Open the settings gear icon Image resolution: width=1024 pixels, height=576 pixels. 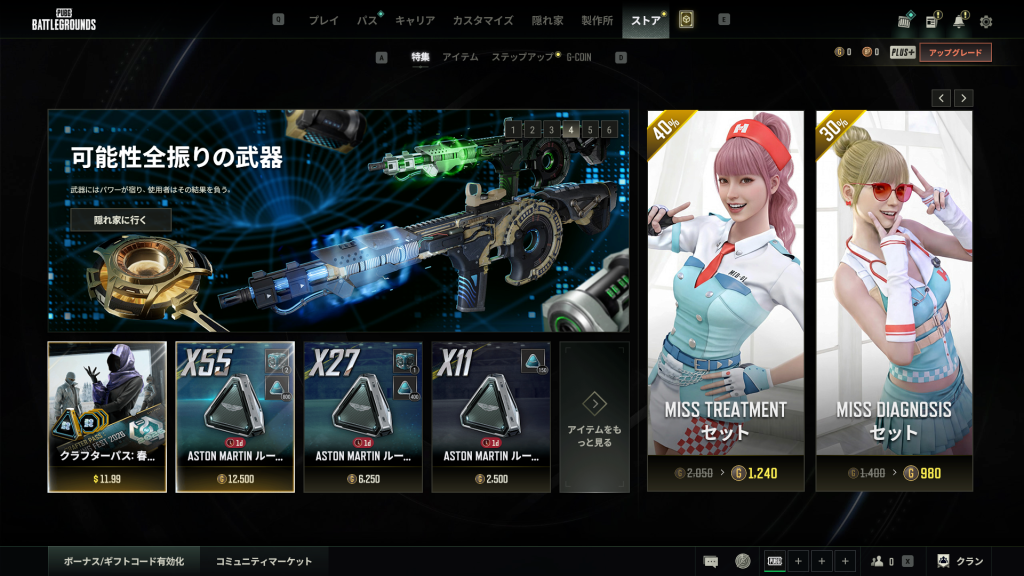pyautogui.click(x=986, y=21)
